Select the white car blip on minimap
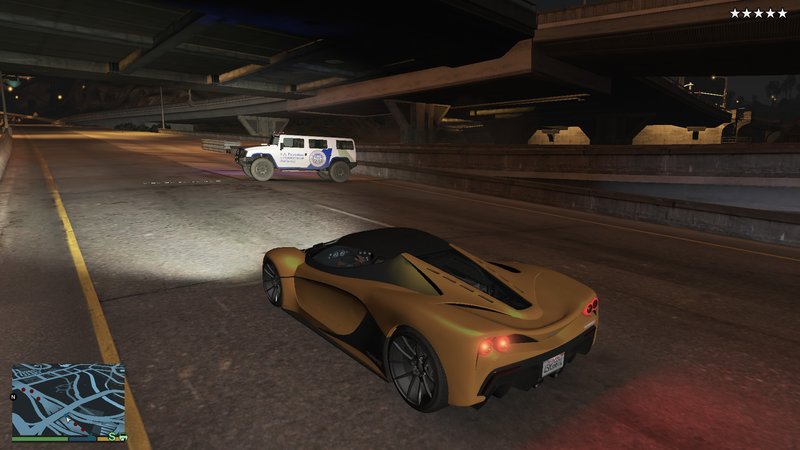Screen dimensions: 800x450 tap(123, 437)
